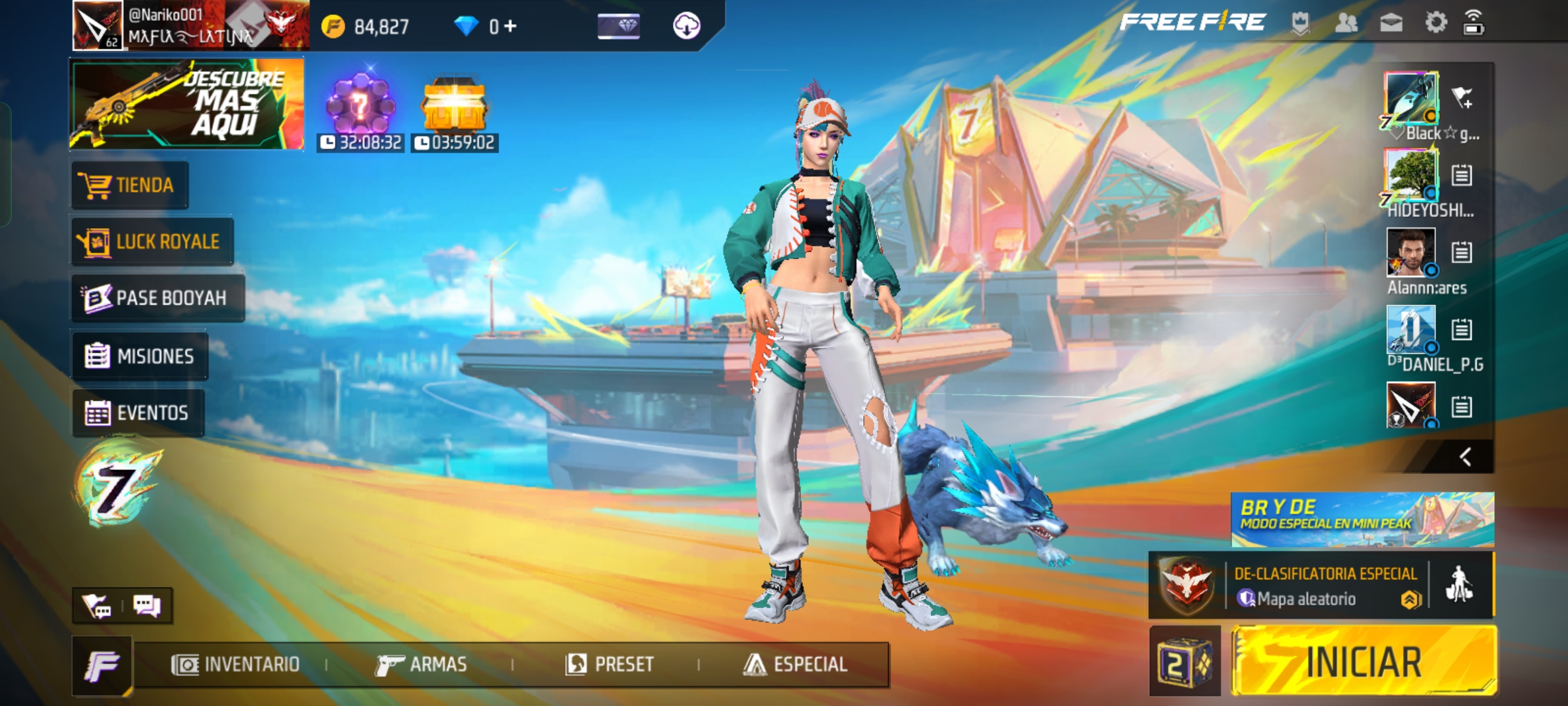
Task: Open the EVENTOS calendar
Action: 138,413
